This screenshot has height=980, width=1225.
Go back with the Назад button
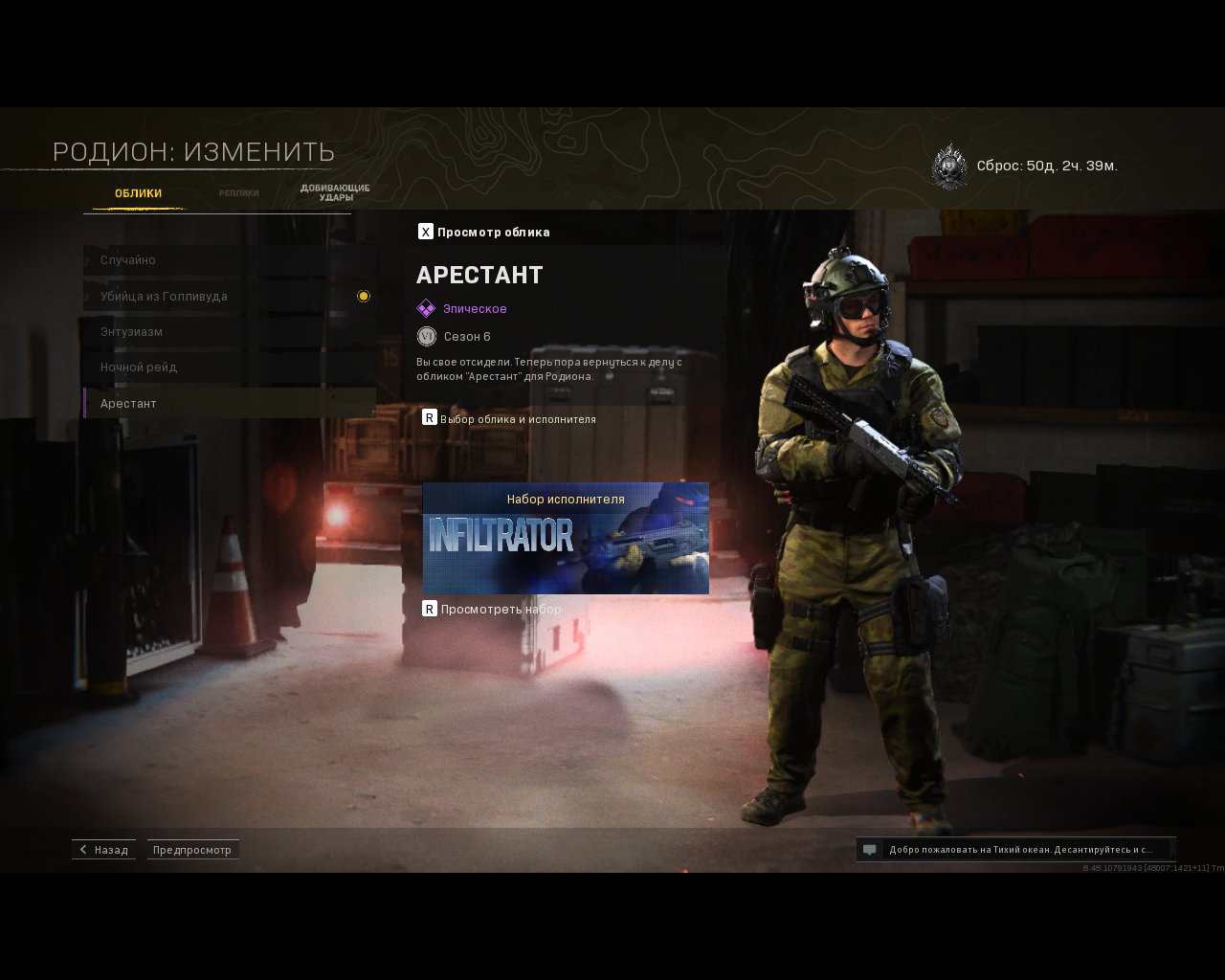pos(103,850)
